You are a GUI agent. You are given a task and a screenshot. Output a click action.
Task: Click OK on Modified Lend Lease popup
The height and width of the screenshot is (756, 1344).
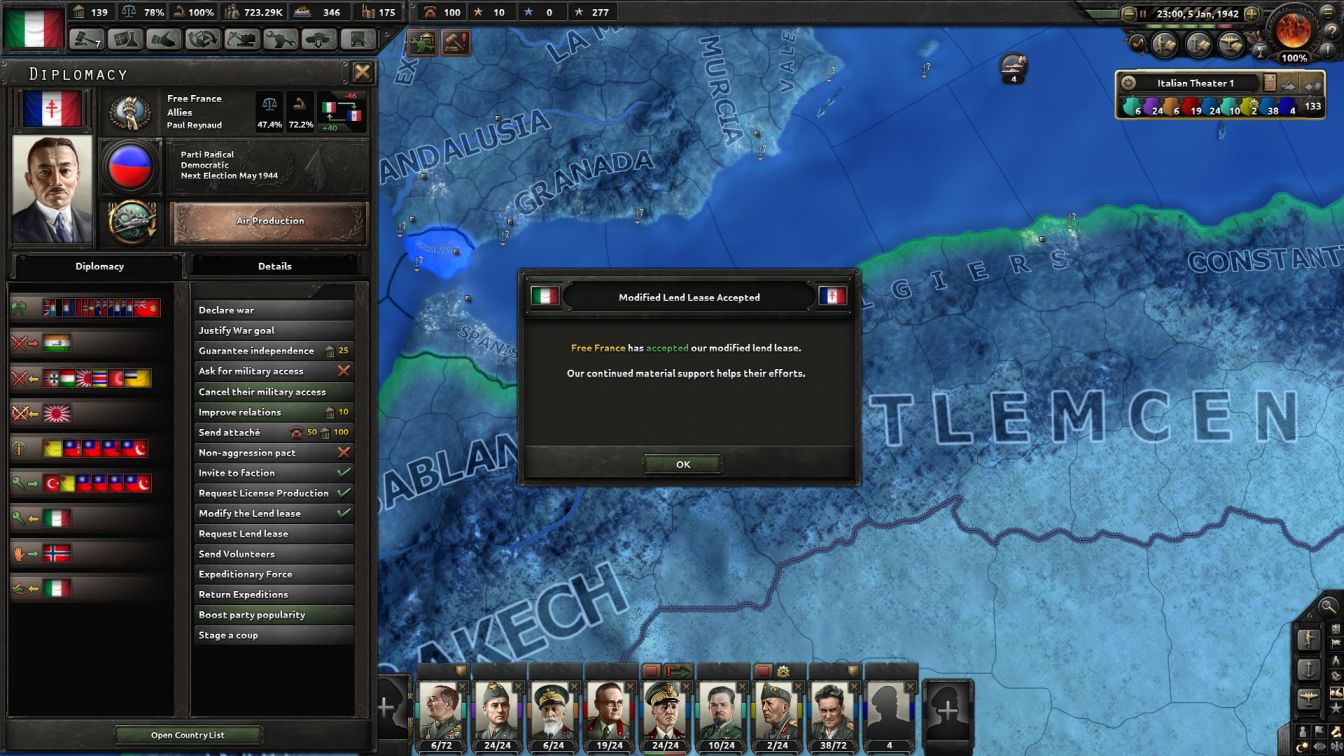coord(683,464)
